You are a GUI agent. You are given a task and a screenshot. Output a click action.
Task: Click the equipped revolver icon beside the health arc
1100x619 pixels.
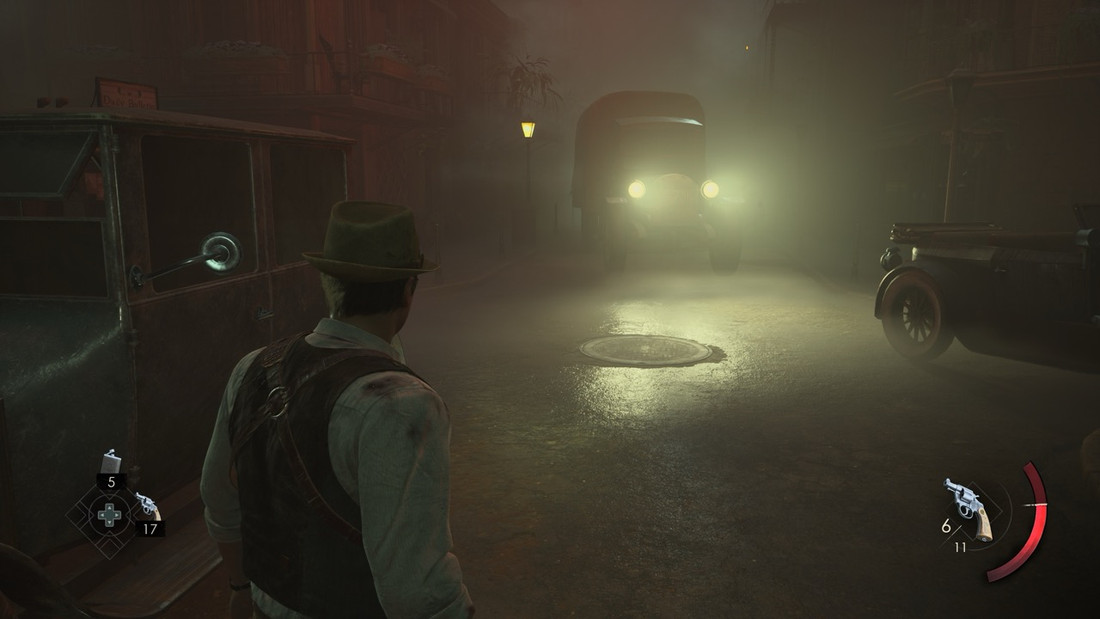[x=967, y=507]
